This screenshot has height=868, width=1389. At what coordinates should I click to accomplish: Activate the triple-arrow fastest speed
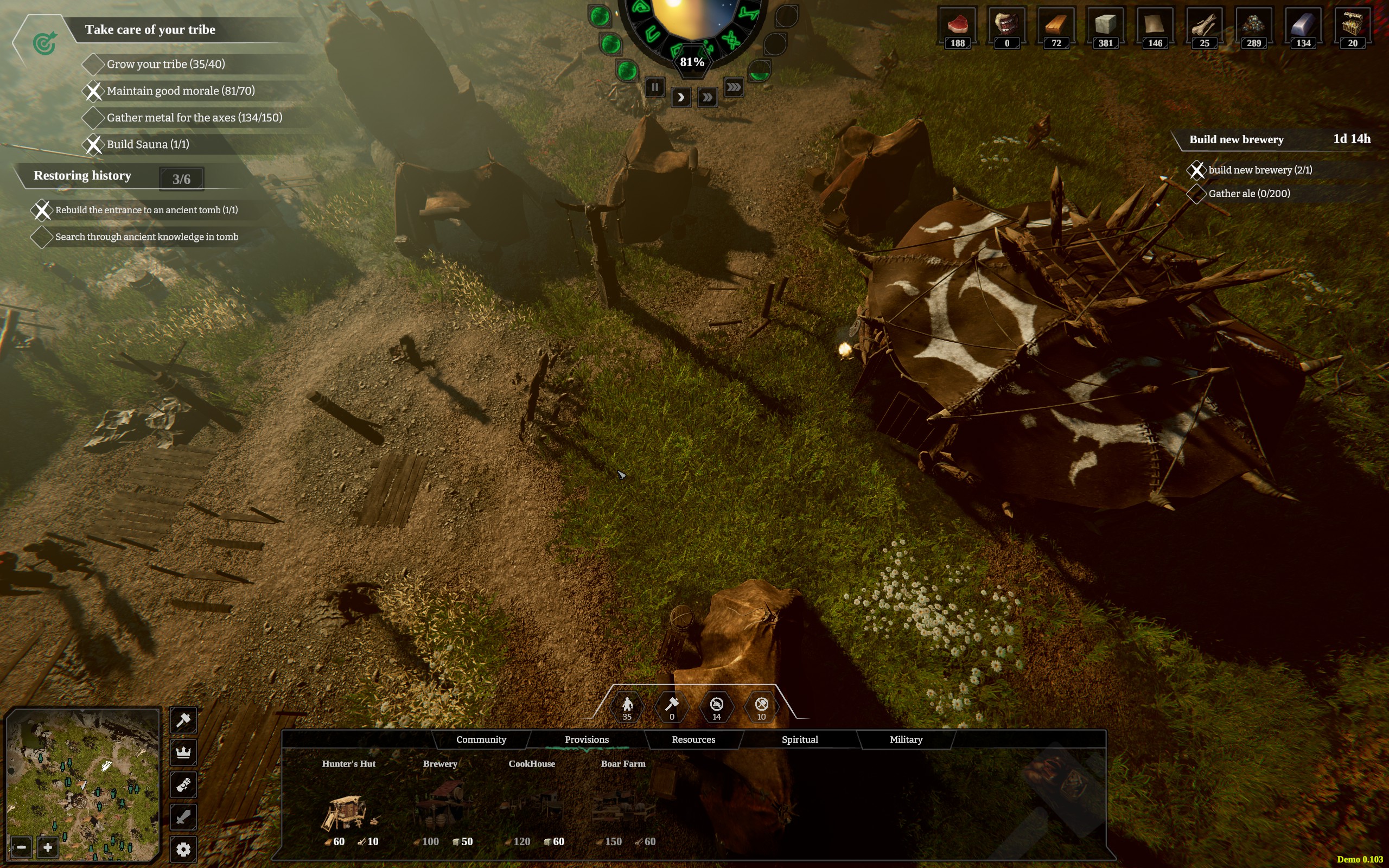(734, 87)
